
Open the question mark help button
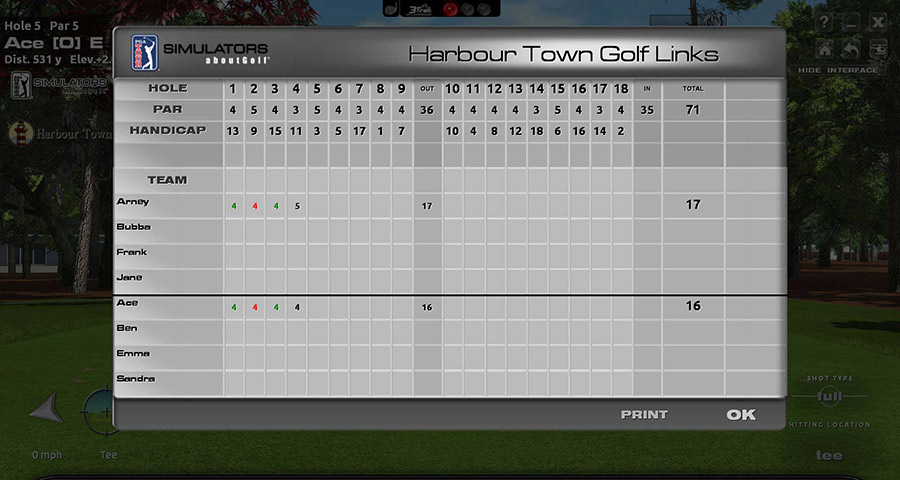[x=824, y=22]
